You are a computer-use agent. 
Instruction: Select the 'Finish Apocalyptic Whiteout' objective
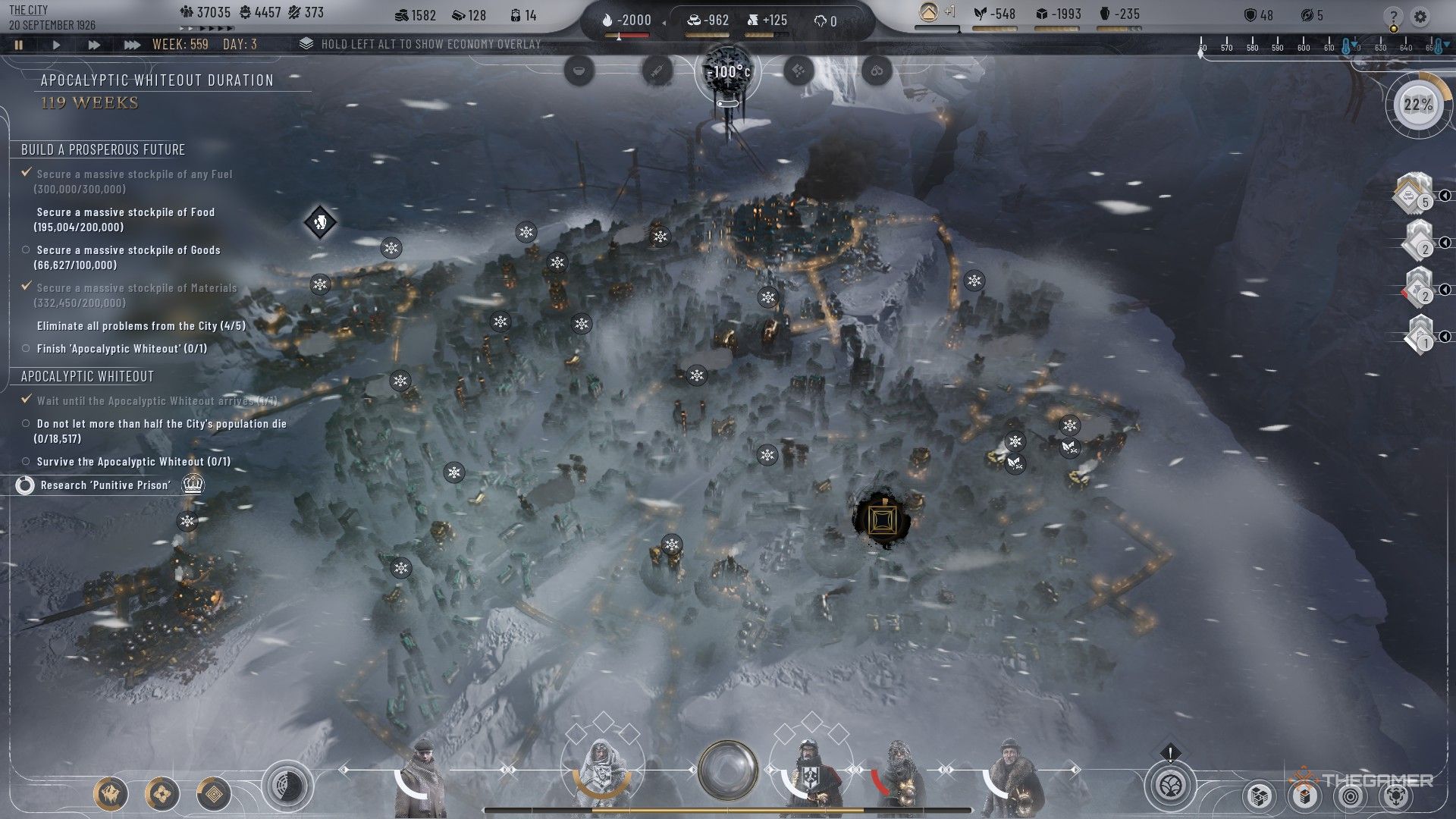pos(121,349)
